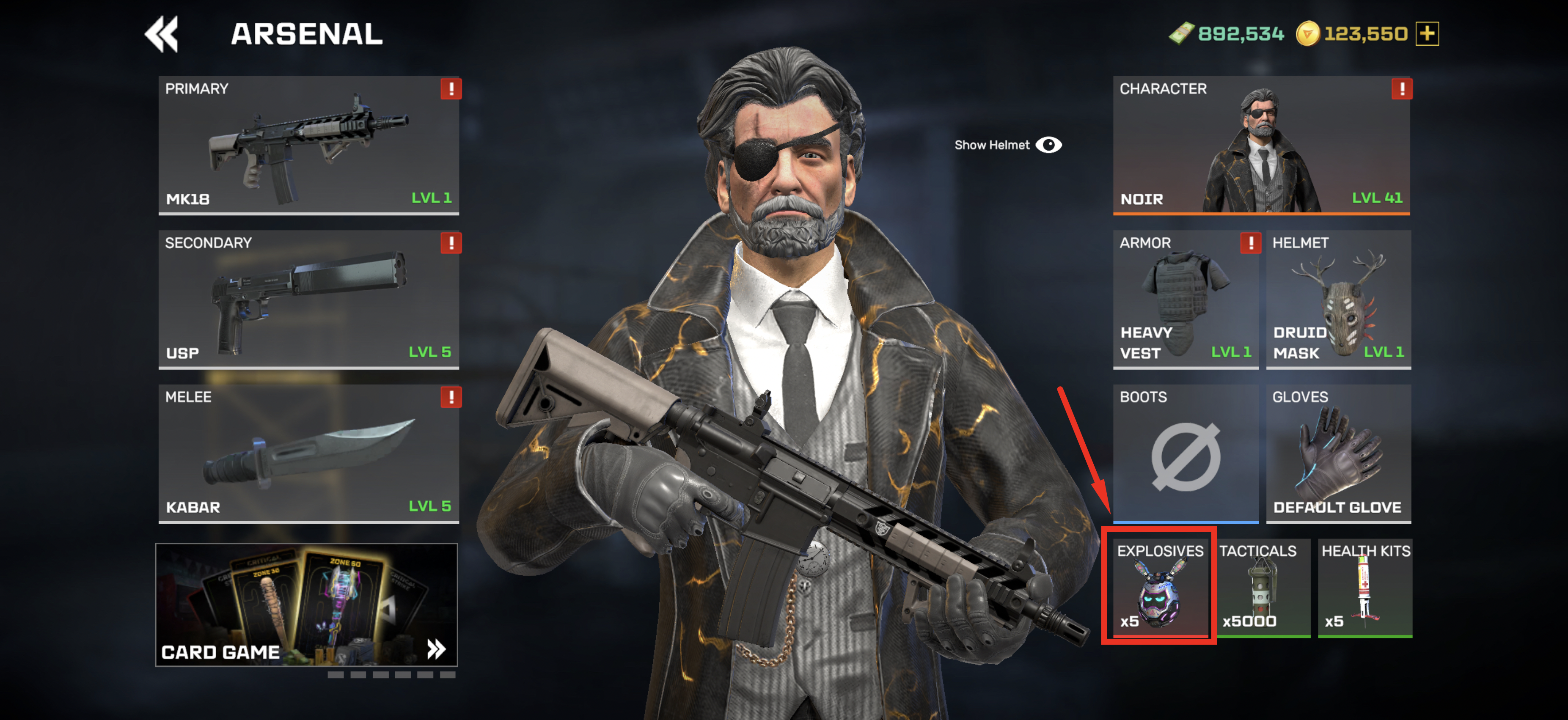
Task: Select the Explosives slot
Action: [x=1159, y=587]
